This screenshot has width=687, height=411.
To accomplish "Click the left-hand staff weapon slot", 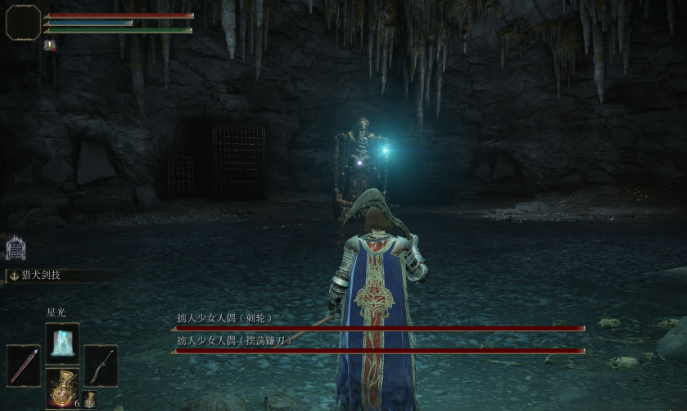I will tap(23, 365).
